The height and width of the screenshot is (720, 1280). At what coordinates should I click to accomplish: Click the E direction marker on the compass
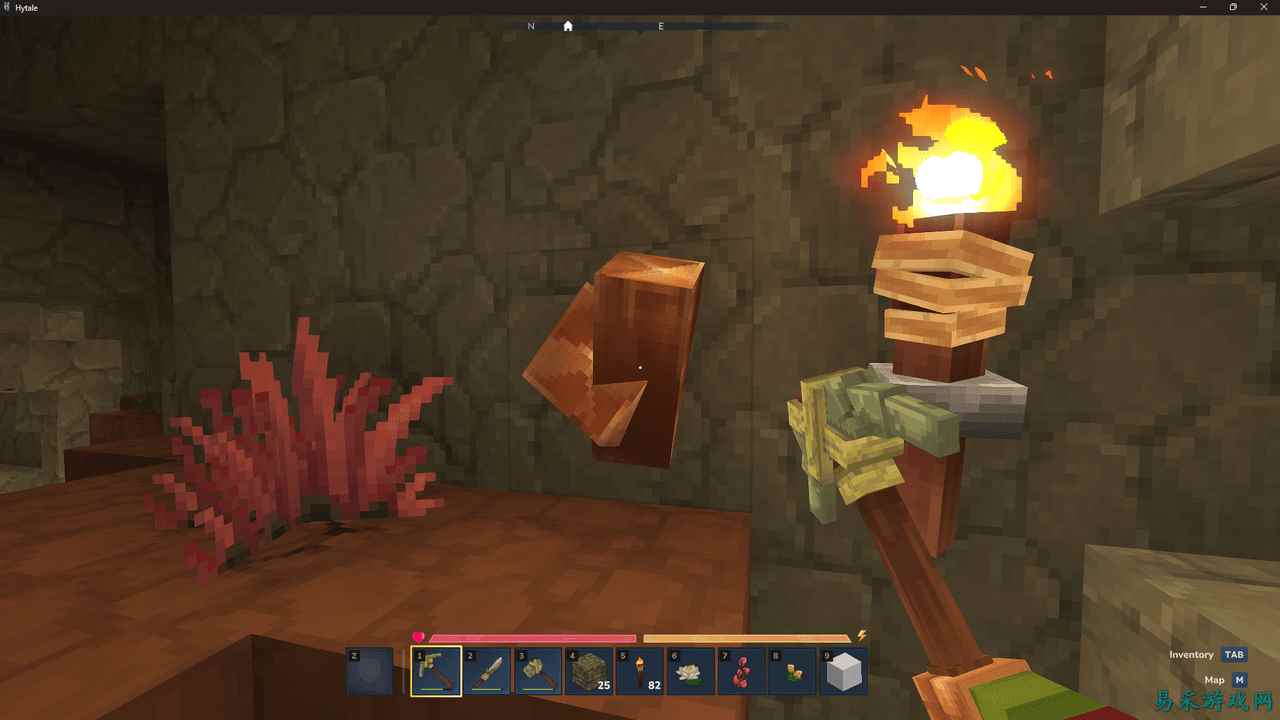[x=660, y=26]
